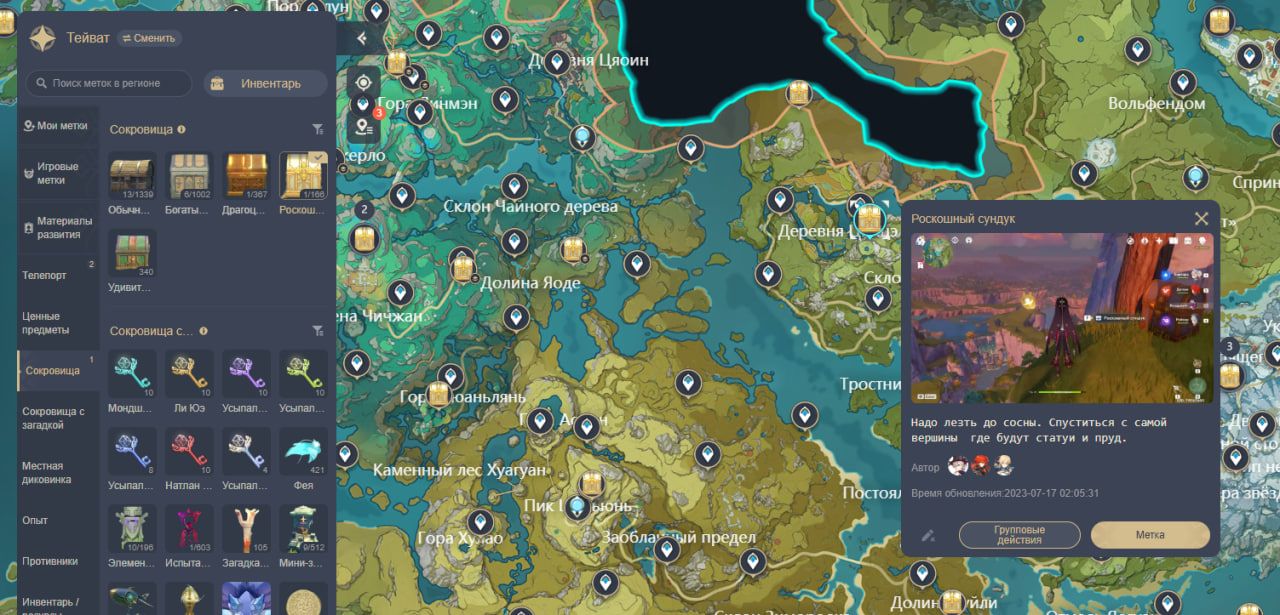Open the Инвентарь button at the top

coord(265,83)
